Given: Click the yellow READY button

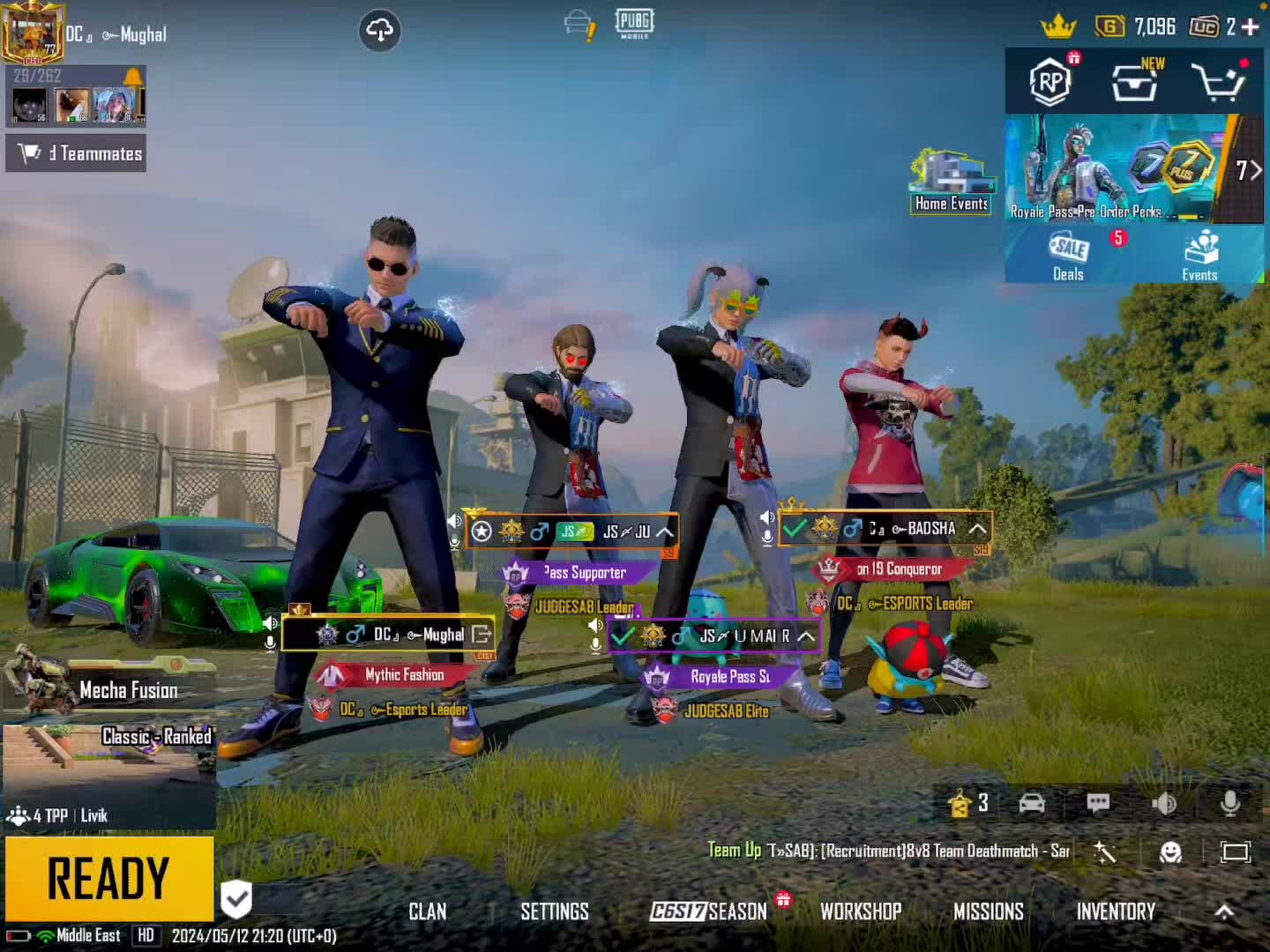Looking at the screenshot, I should pyautogui.click(x=108, y=878).
